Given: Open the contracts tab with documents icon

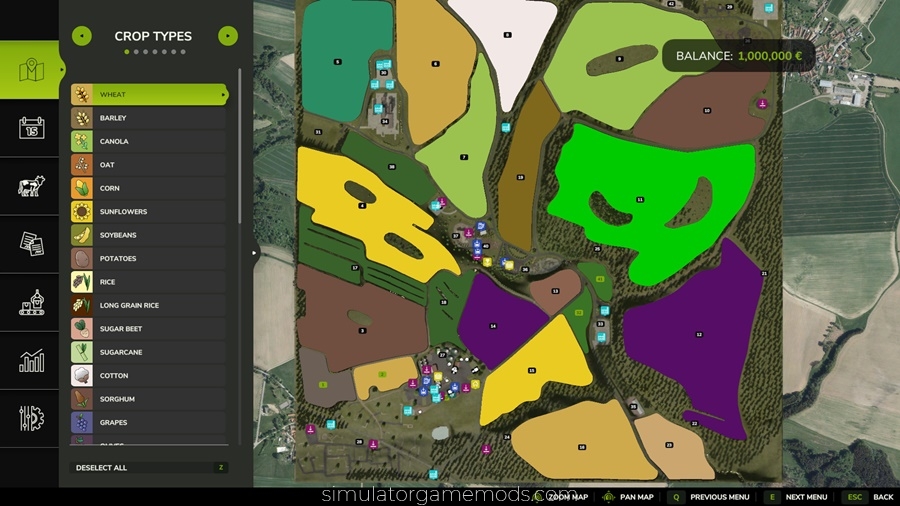Looking at the screenshot, I should point(32,244).
